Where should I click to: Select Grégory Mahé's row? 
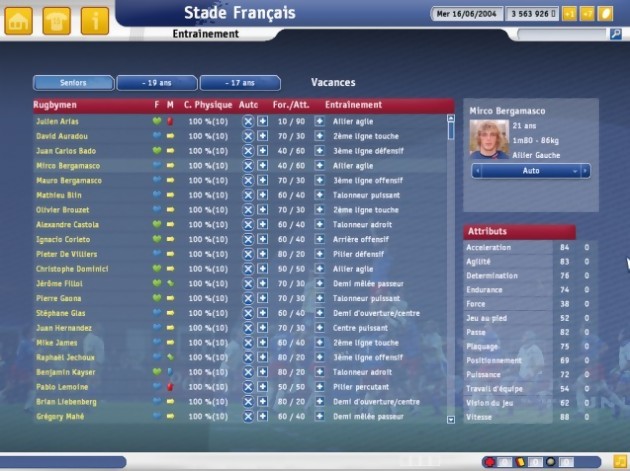pyautogui.click(x=60, y=415)
